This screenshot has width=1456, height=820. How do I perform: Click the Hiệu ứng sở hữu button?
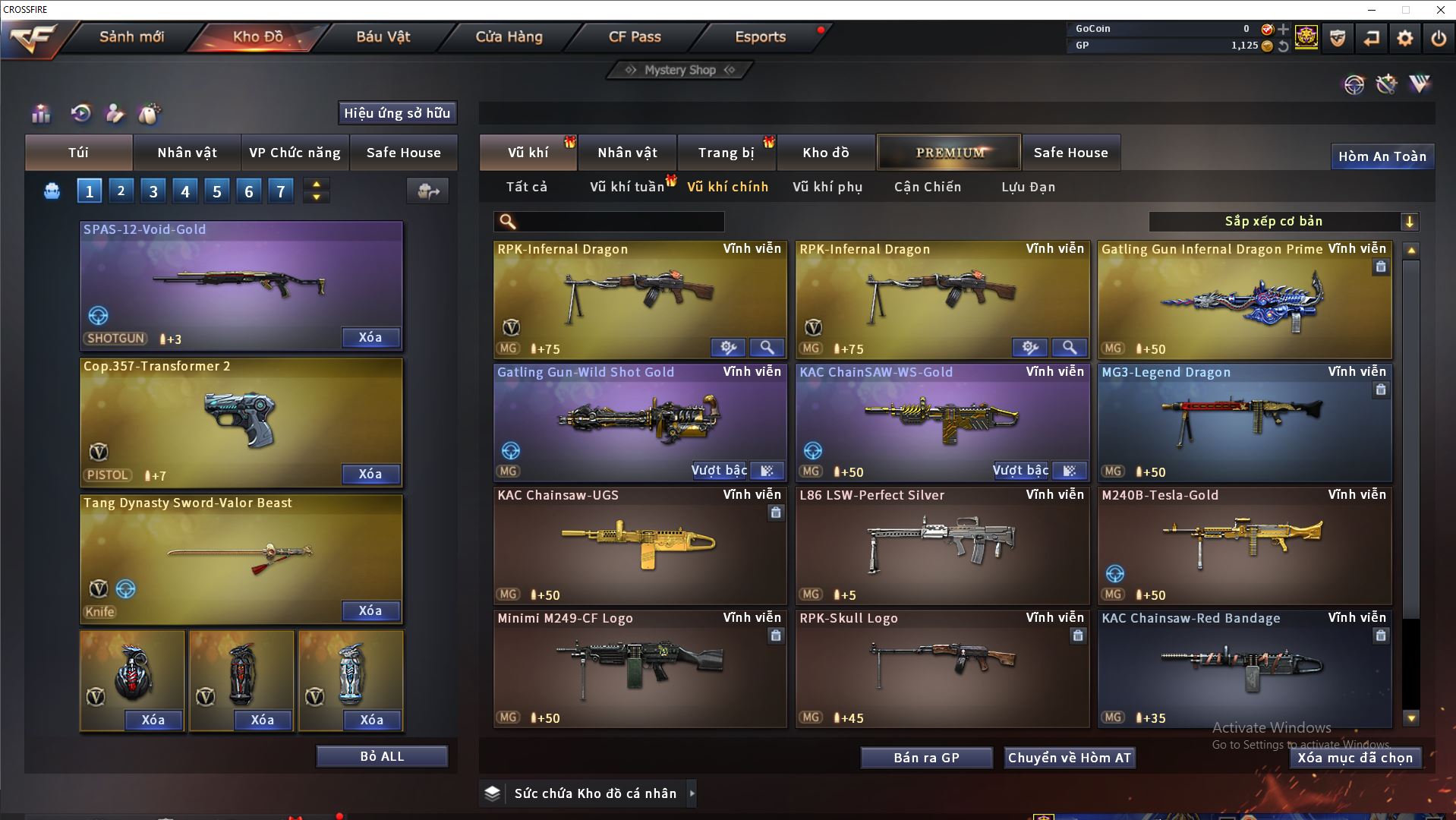(397, 113)
